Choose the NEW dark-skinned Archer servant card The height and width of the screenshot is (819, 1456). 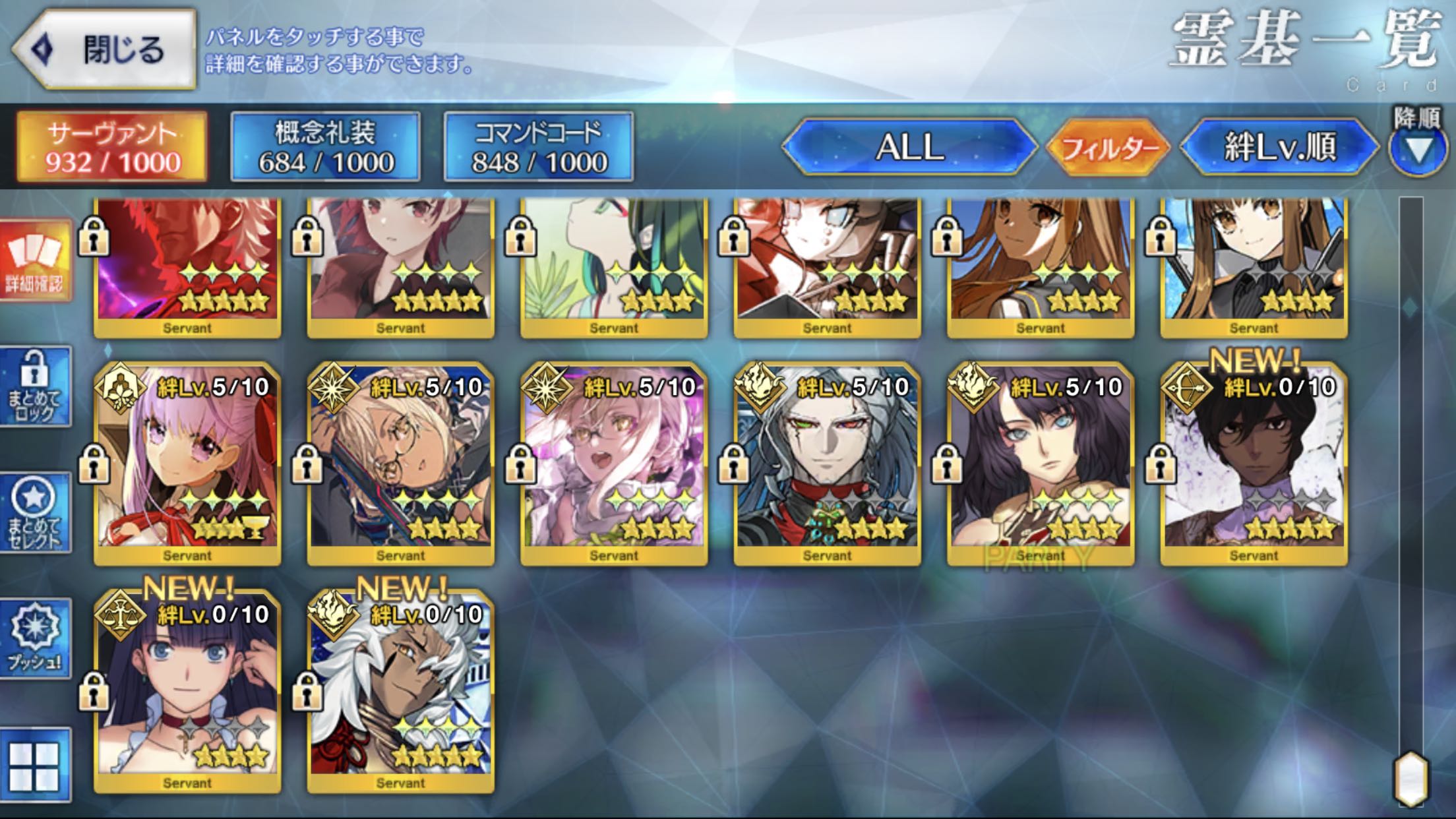pyautogui.click(x=1254, y=463)
